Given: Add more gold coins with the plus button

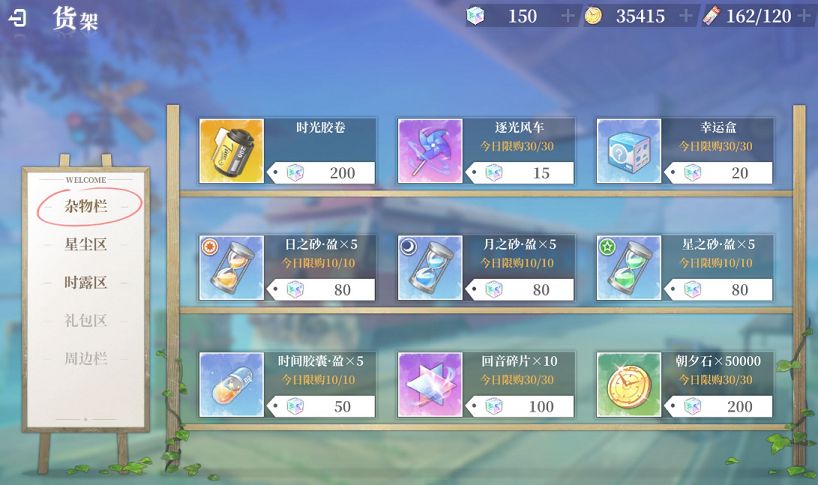Looking at the screenshot, I should tap(686, 16).
